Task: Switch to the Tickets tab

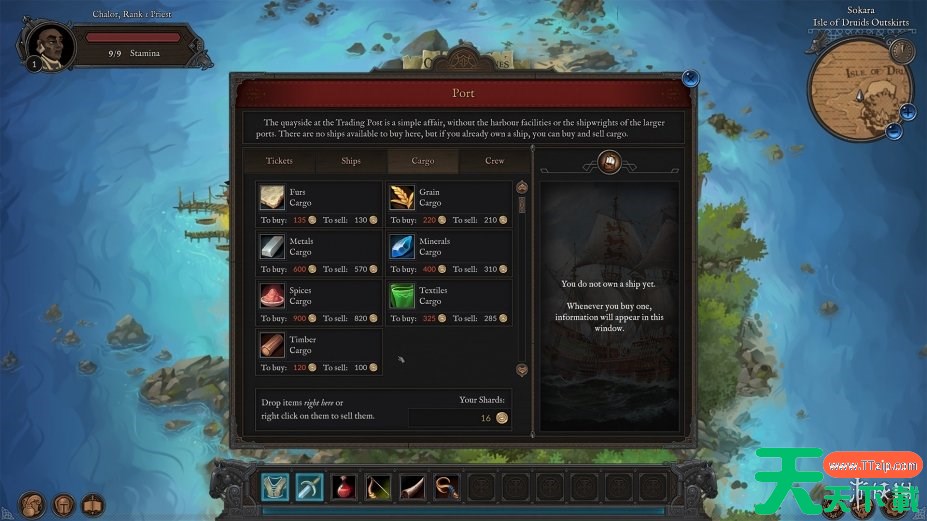Action: tap(279, 161)
